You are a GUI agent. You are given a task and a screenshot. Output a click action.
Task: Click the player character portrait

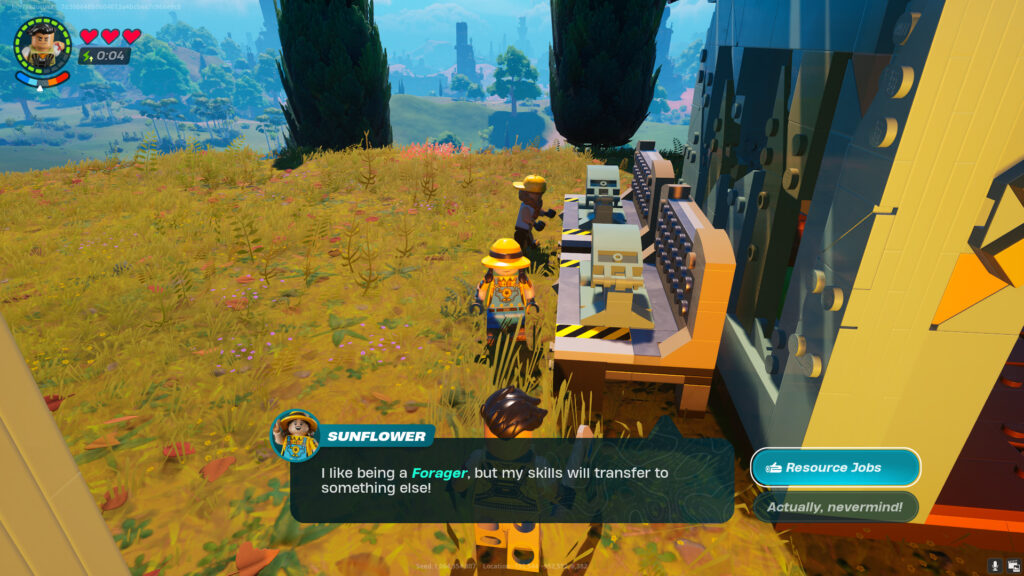pos(42,44)
